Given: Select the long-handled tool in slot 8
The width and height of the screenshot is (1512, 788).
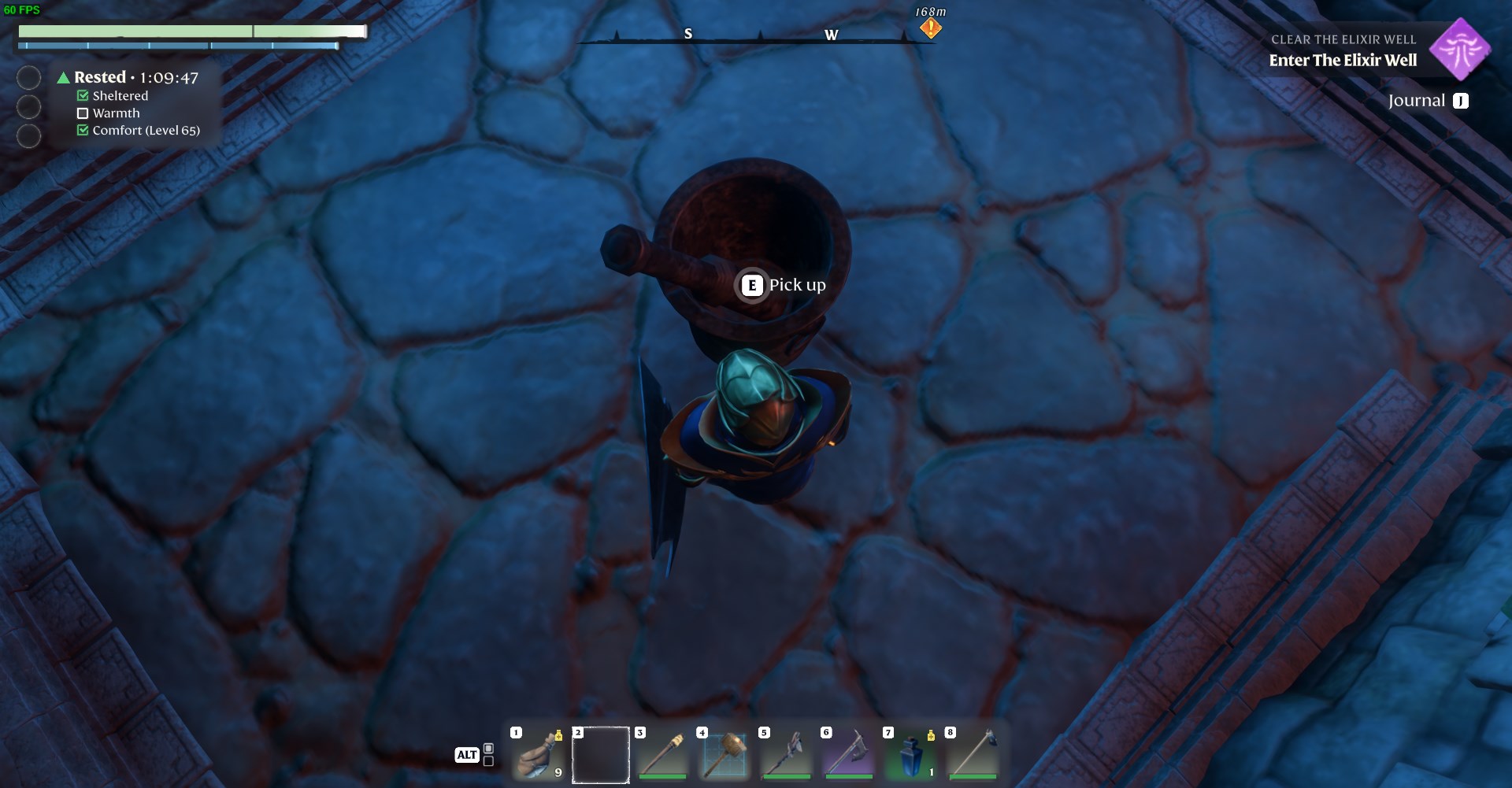Looking at the screenshot, I should pyautogui.click(x=973, y=755).
